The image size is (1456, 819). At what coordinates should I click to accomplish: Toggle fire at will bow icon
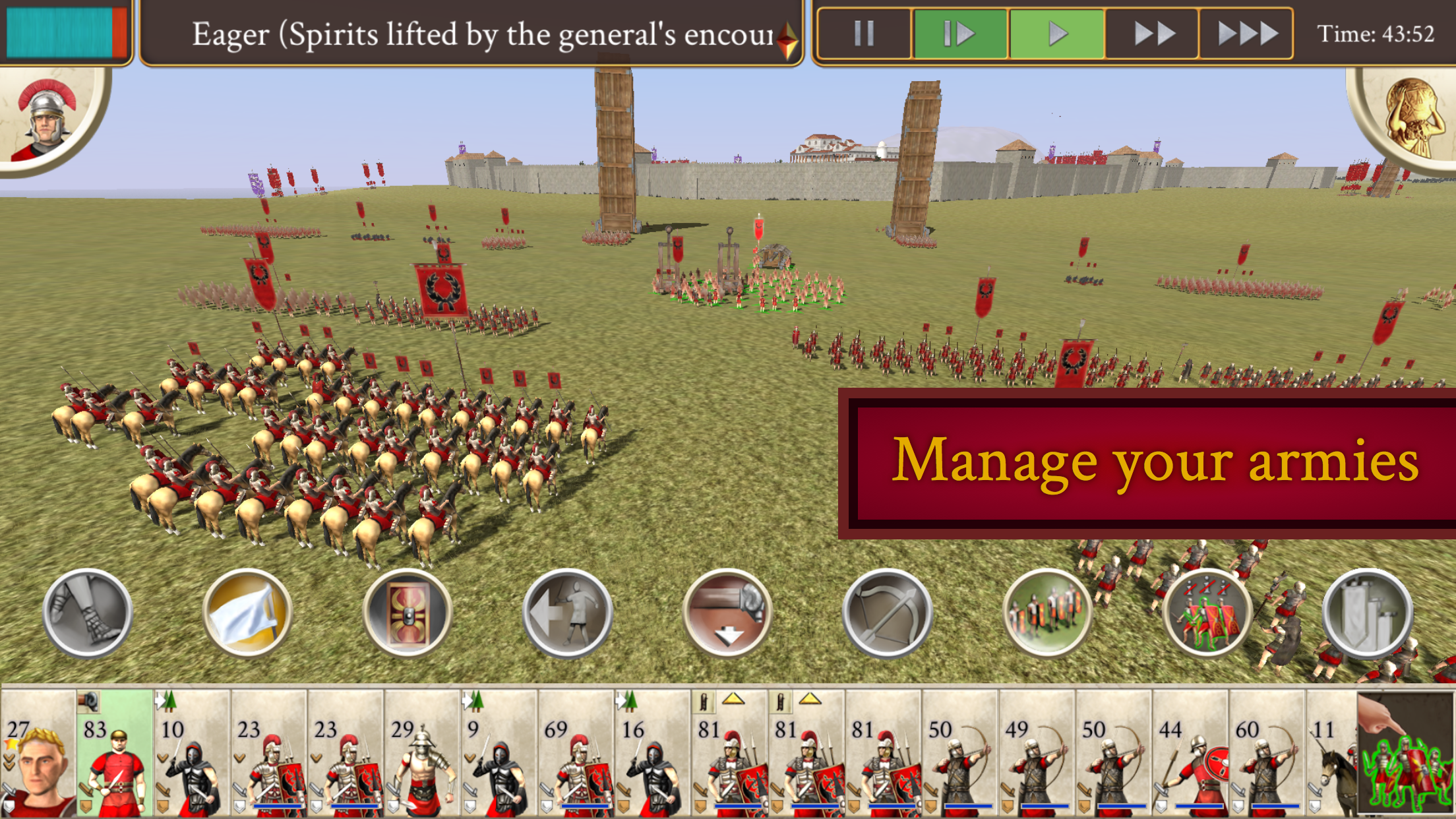click(888, 613)
